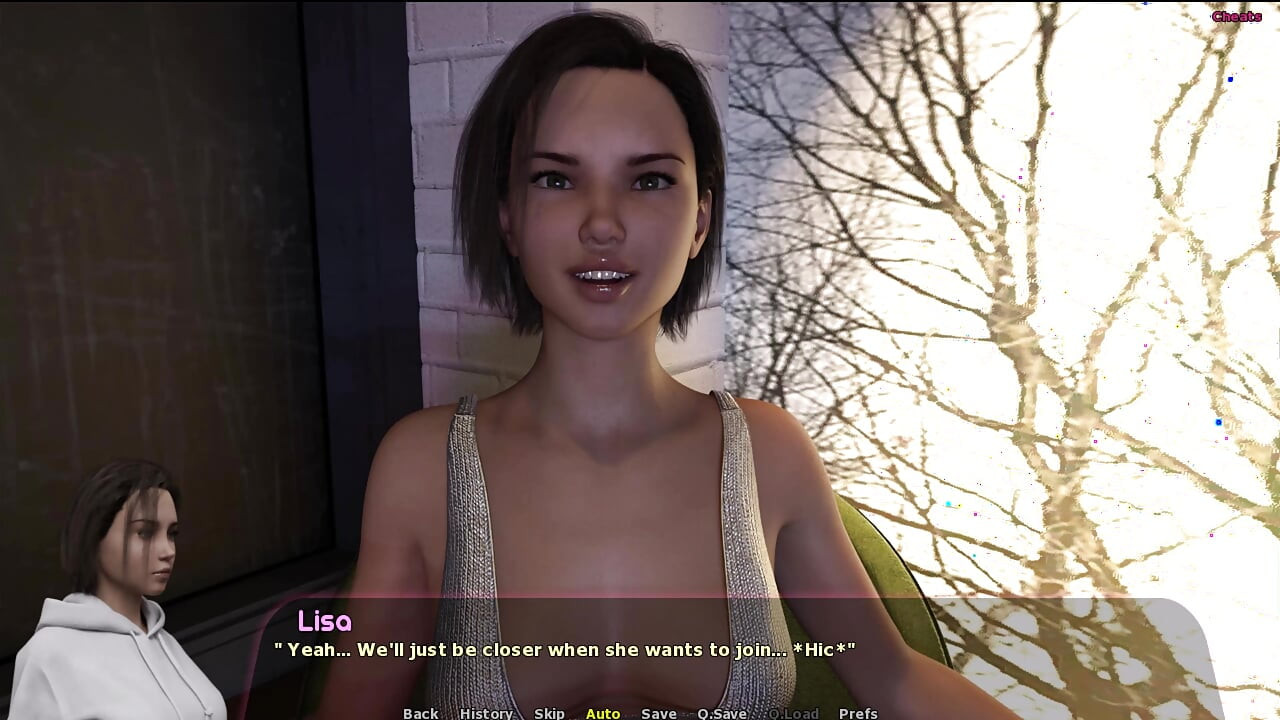Toggle Auto advance mode

[x=603, y=713]
